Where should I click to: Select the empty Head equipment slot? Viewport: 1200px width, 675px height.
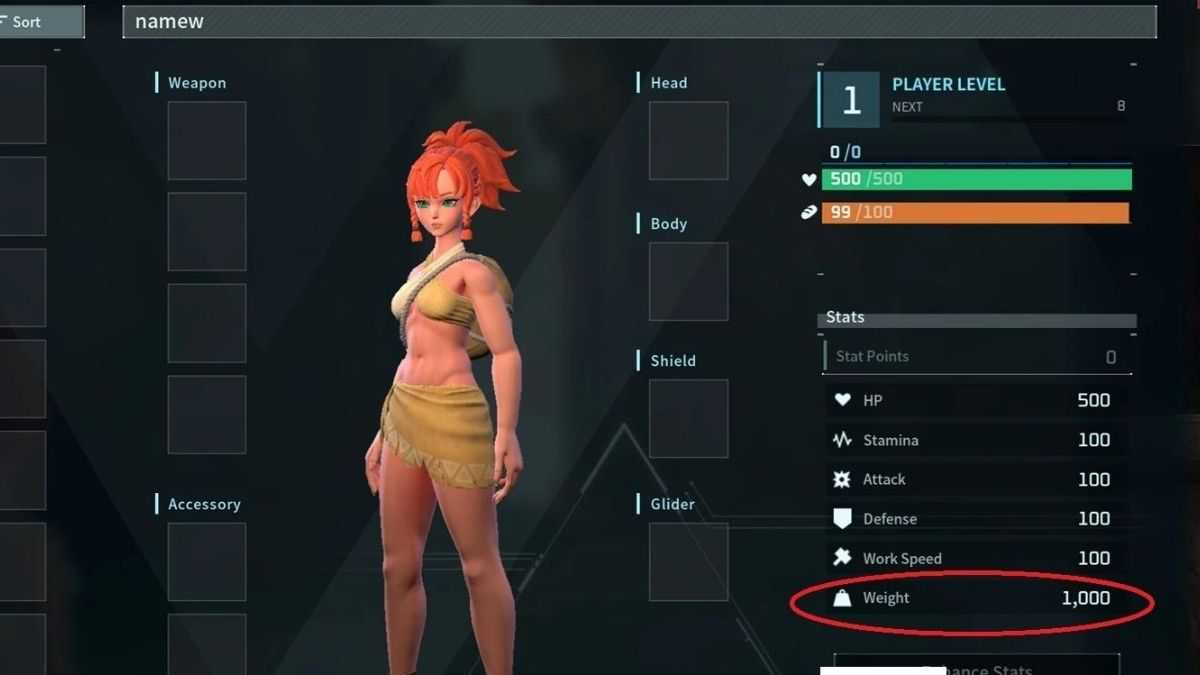688,140
